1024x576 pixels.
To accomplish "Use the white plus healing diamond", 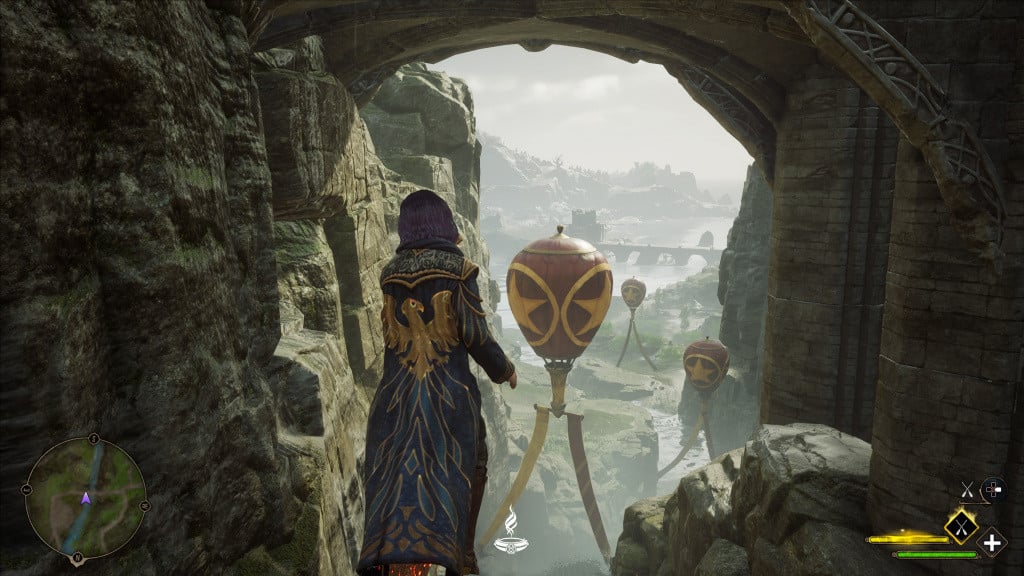I will 991,544.
